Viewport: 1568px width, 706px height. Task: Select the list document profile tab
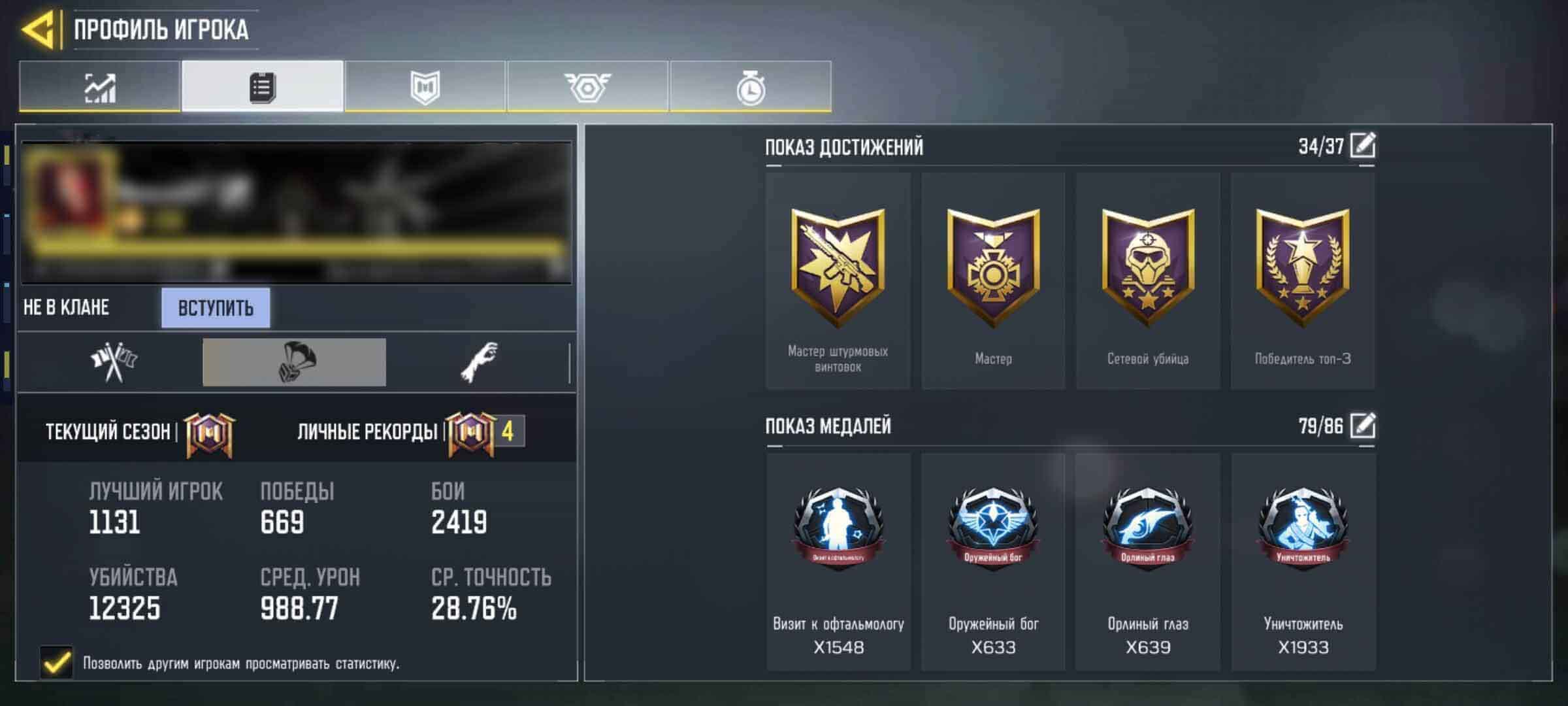(262, 86)
